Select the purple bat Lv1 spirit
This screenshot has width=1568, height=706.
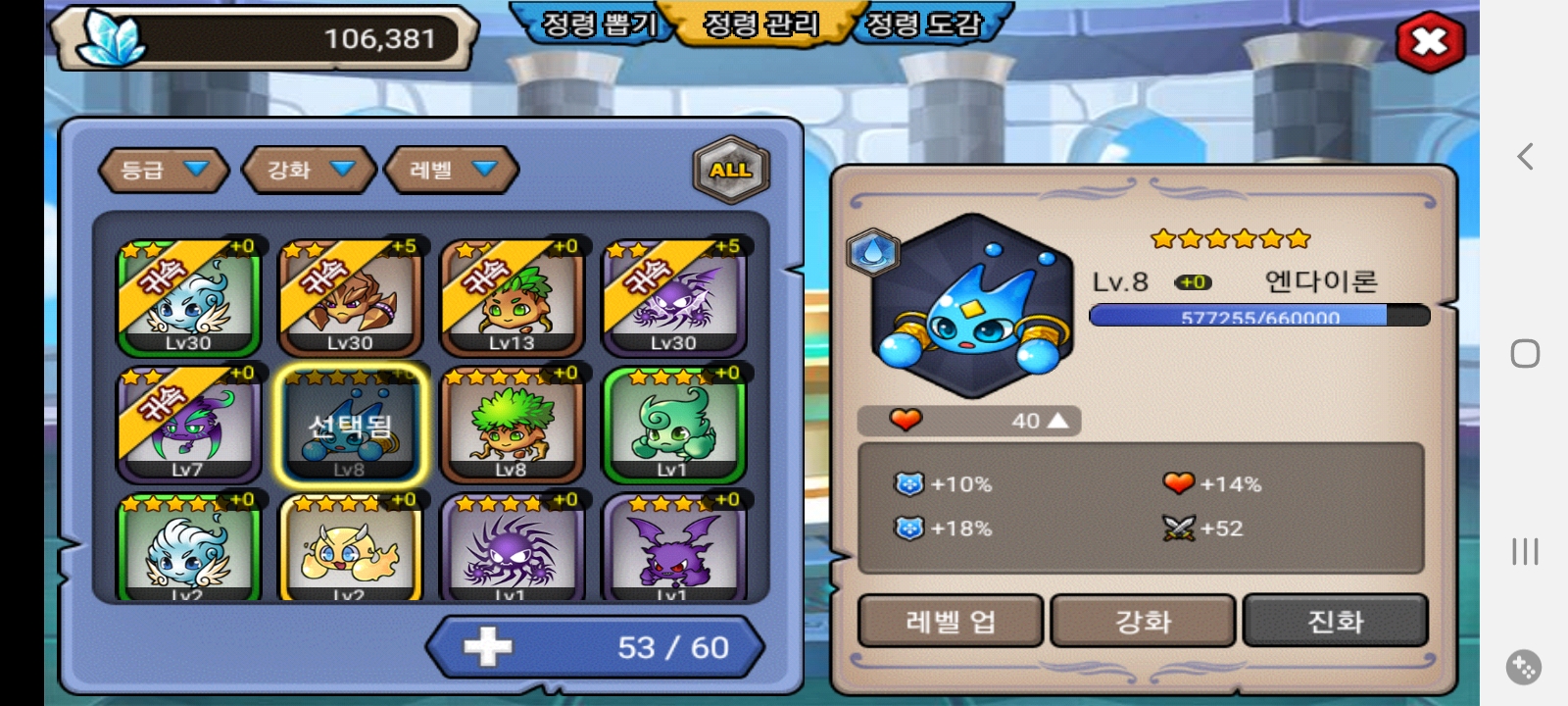pos(673,549)
